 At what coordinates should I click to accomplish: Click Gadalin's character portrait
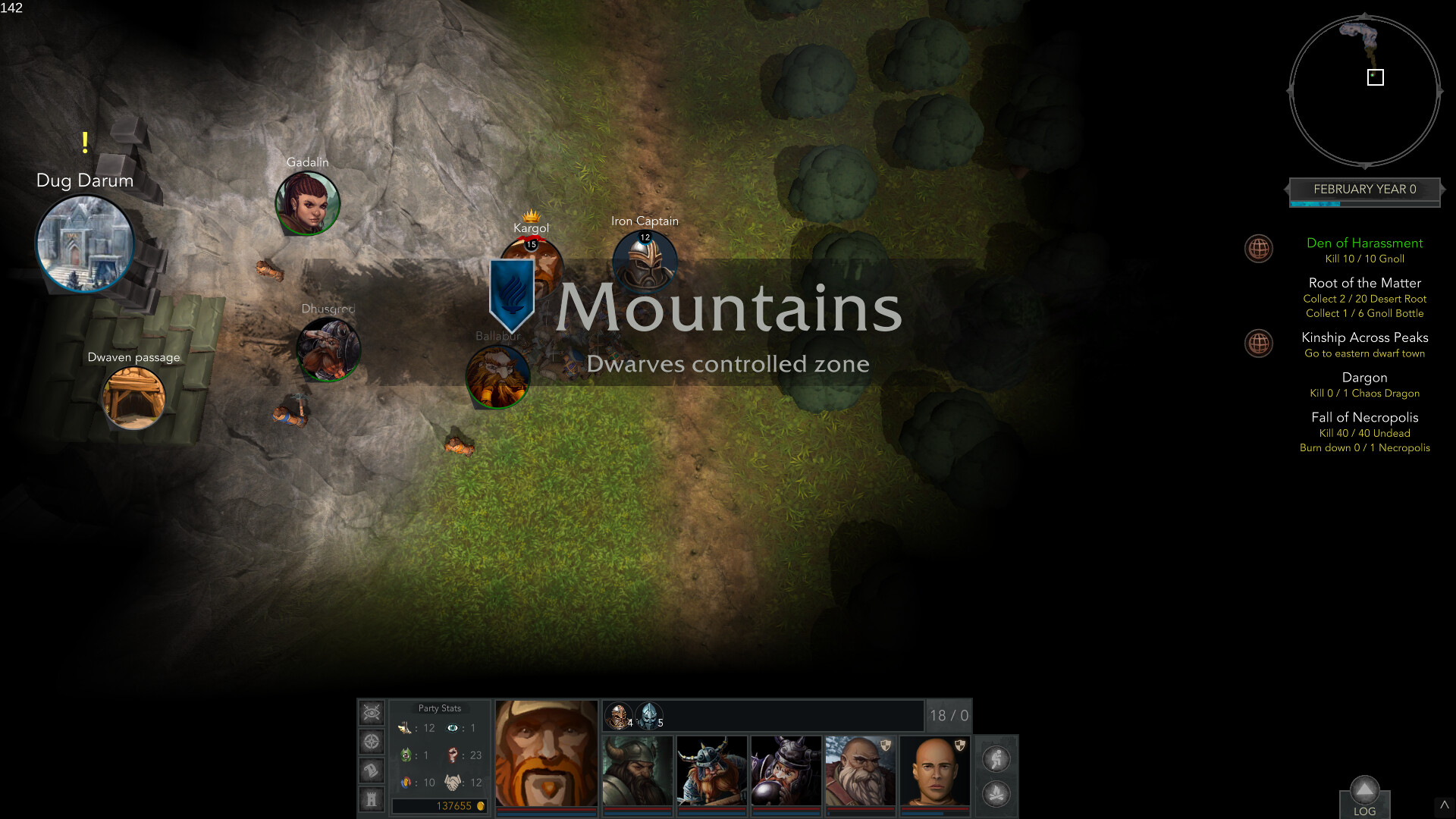coord(307,202)
